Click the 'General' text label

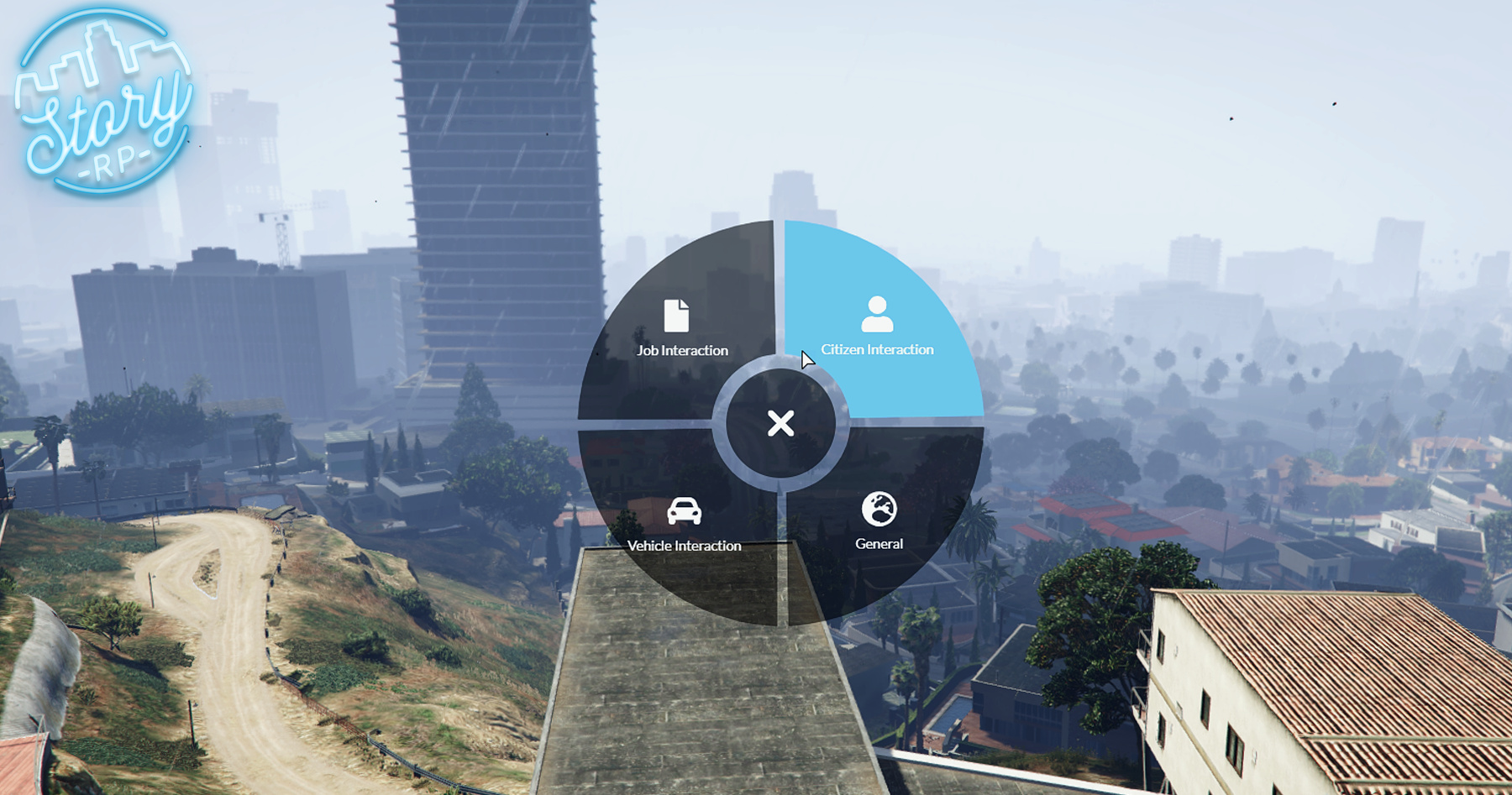879,544
